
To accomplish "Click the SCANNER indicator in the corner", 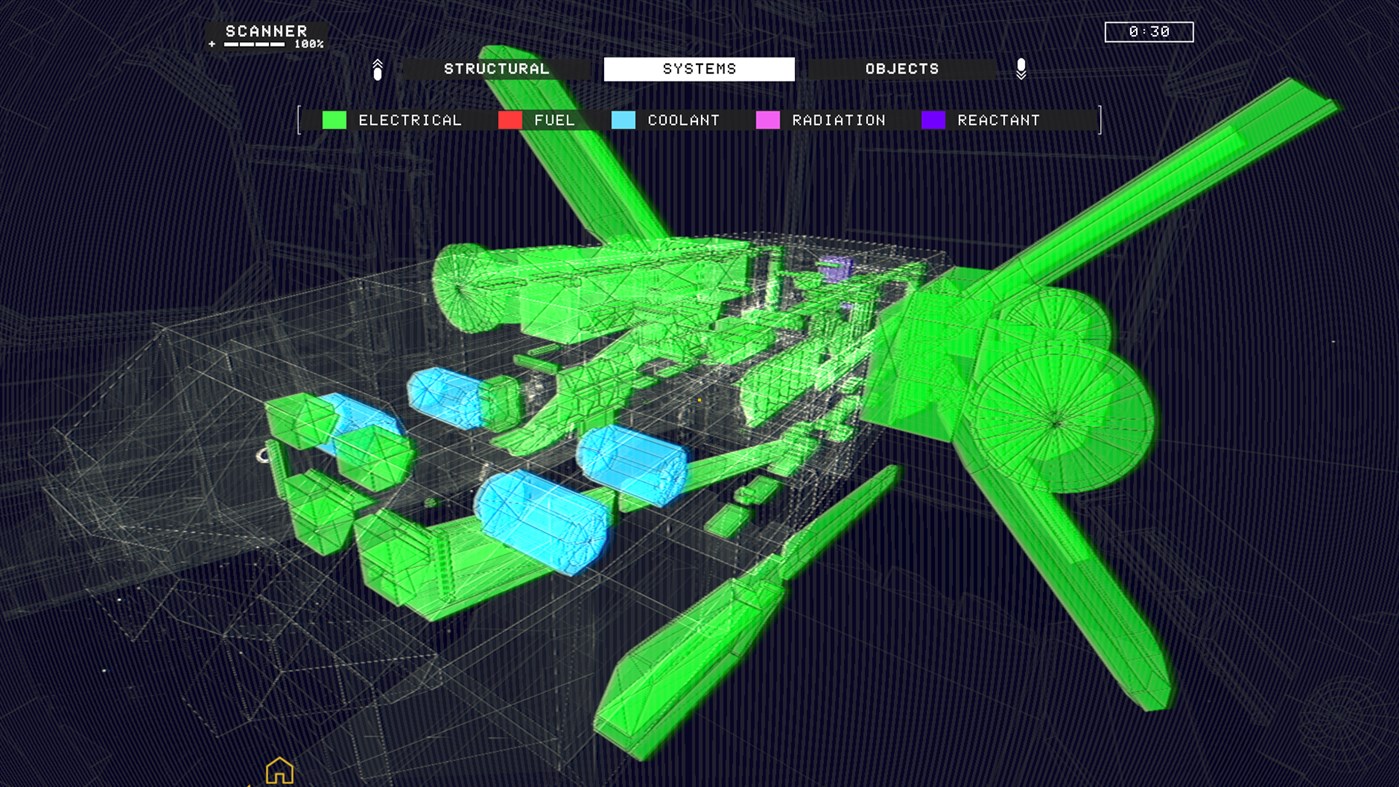I will coord(264,31).
